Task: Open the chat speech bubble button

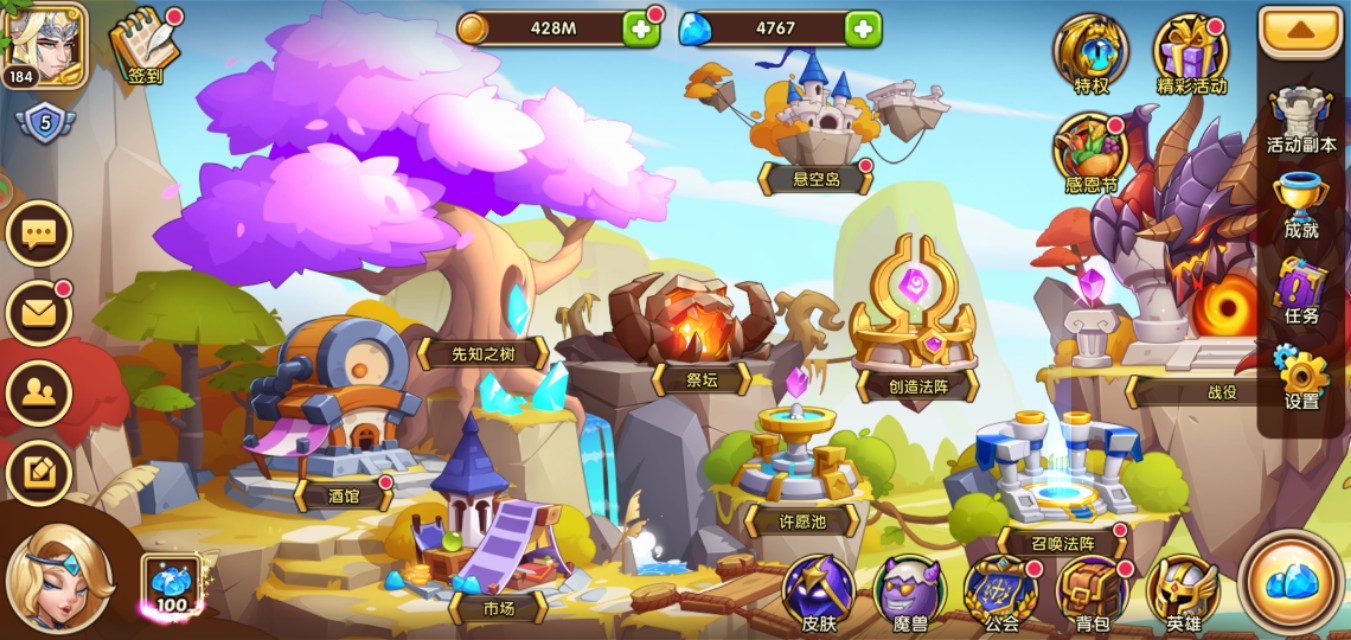Action: [x=39, y=234]
